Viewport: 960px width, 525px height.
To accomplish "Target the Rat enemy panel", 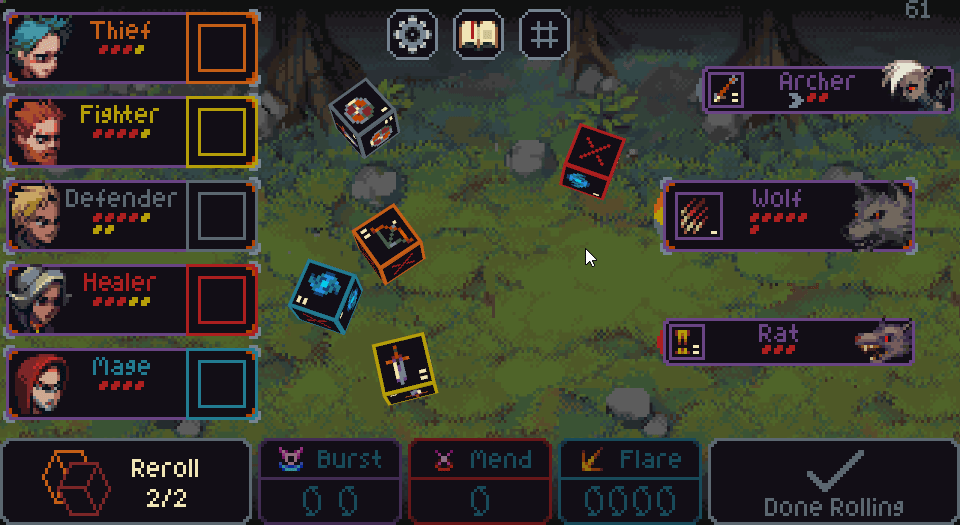I will (x=788, y=342).
